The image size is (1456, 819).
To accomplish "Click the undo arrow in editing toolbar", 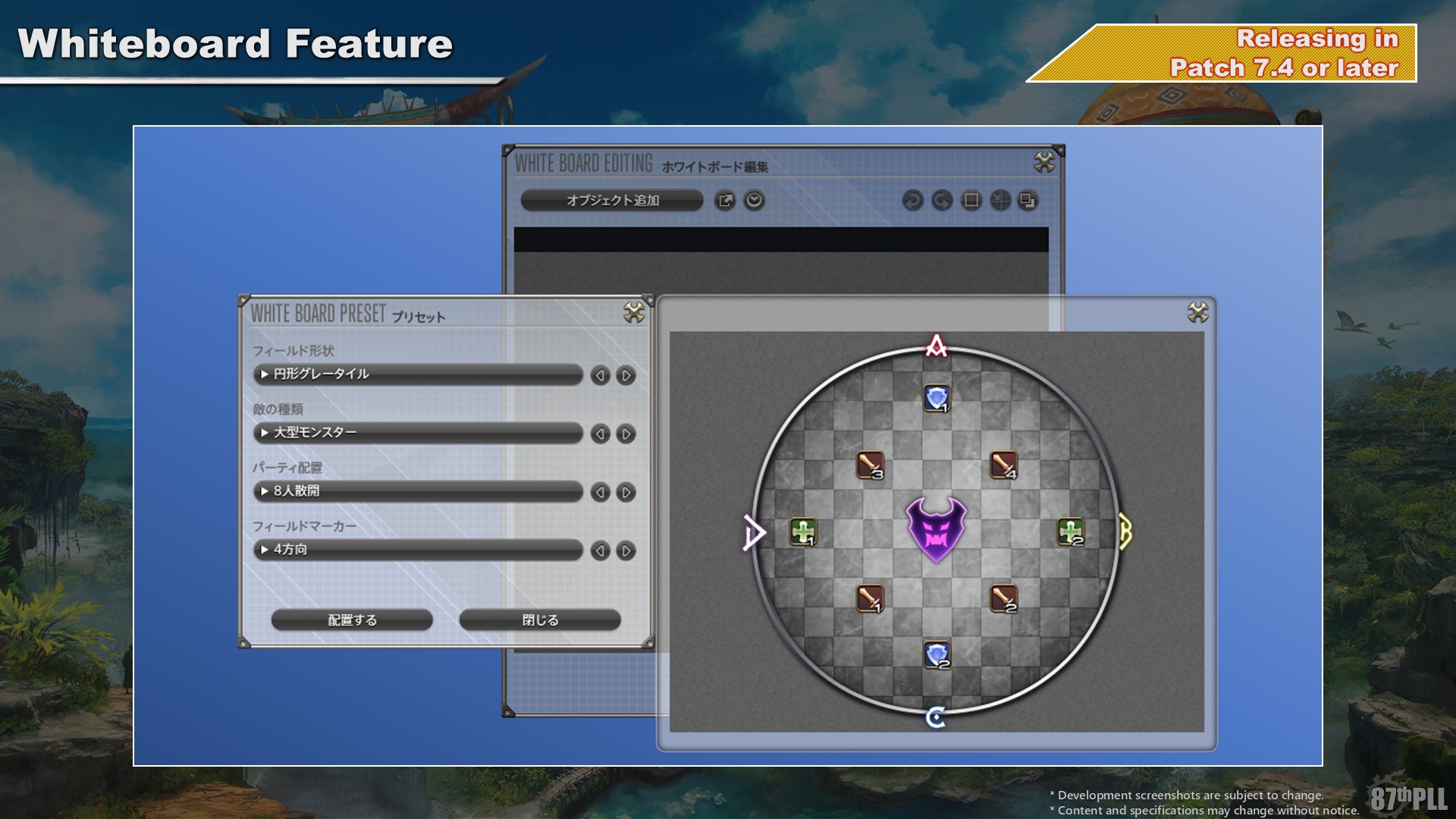I will tap(912, 200).
